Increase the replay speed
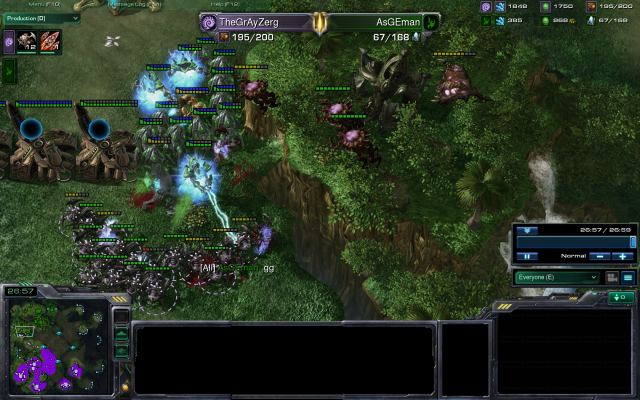Screen dimensions: 640x400 pos(622,256)
